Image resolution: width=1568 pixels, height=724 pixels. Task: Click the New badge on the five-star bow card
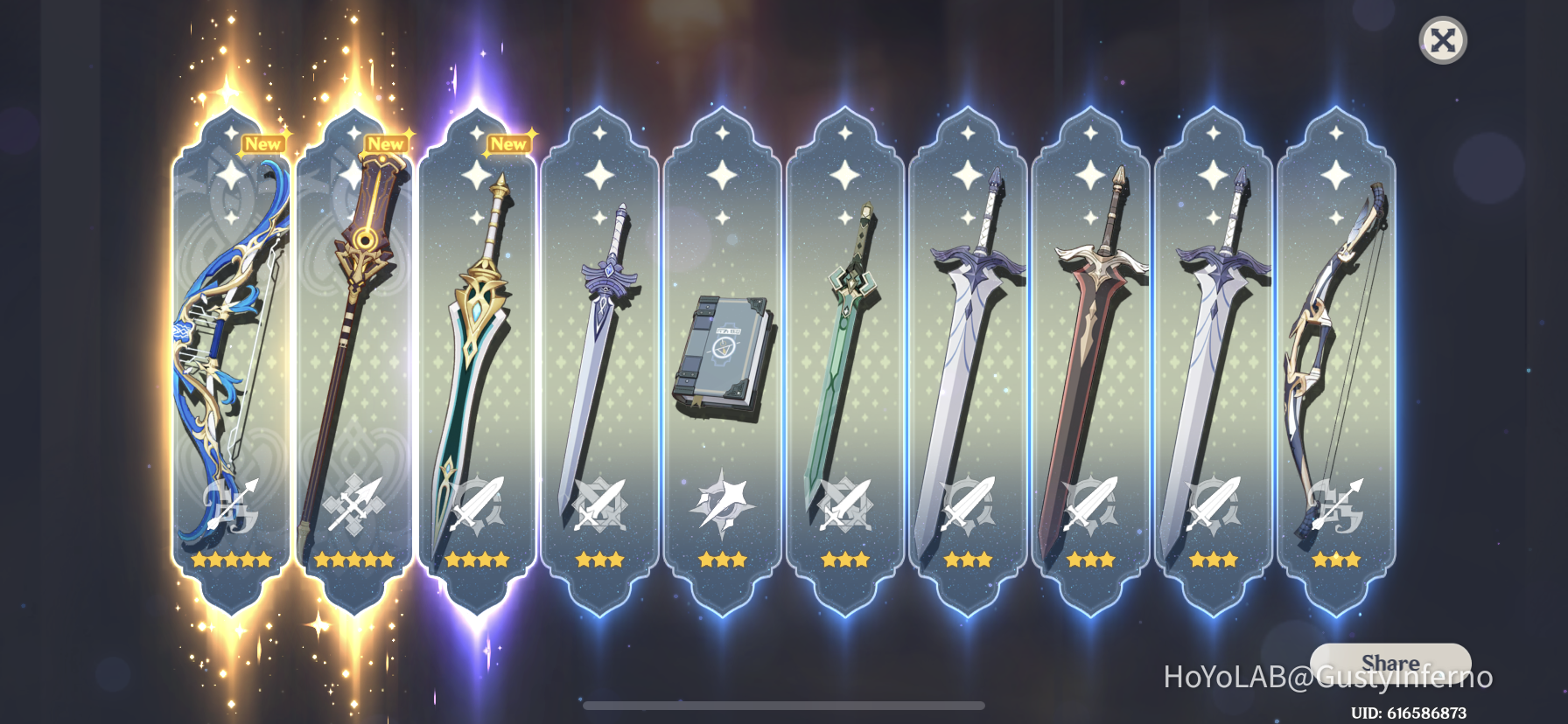[262, 143]
